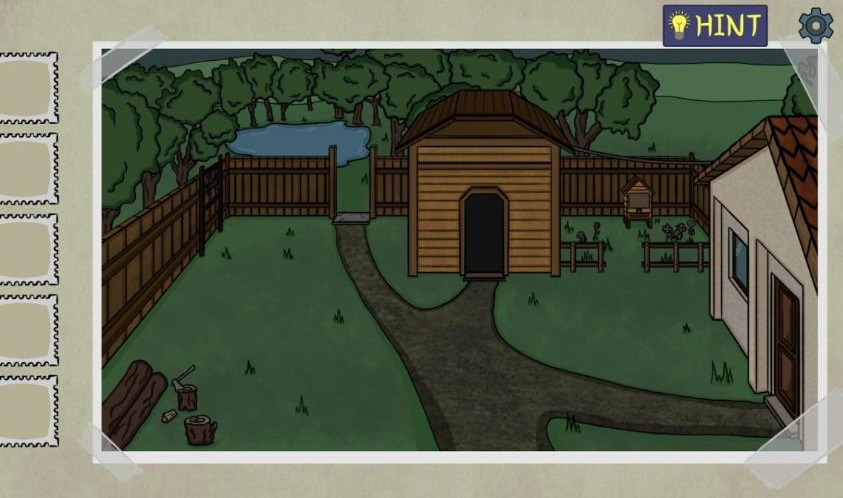Open the HINT lightbulb button
This screenshot has width=843, height=498.
coord(714,26)
